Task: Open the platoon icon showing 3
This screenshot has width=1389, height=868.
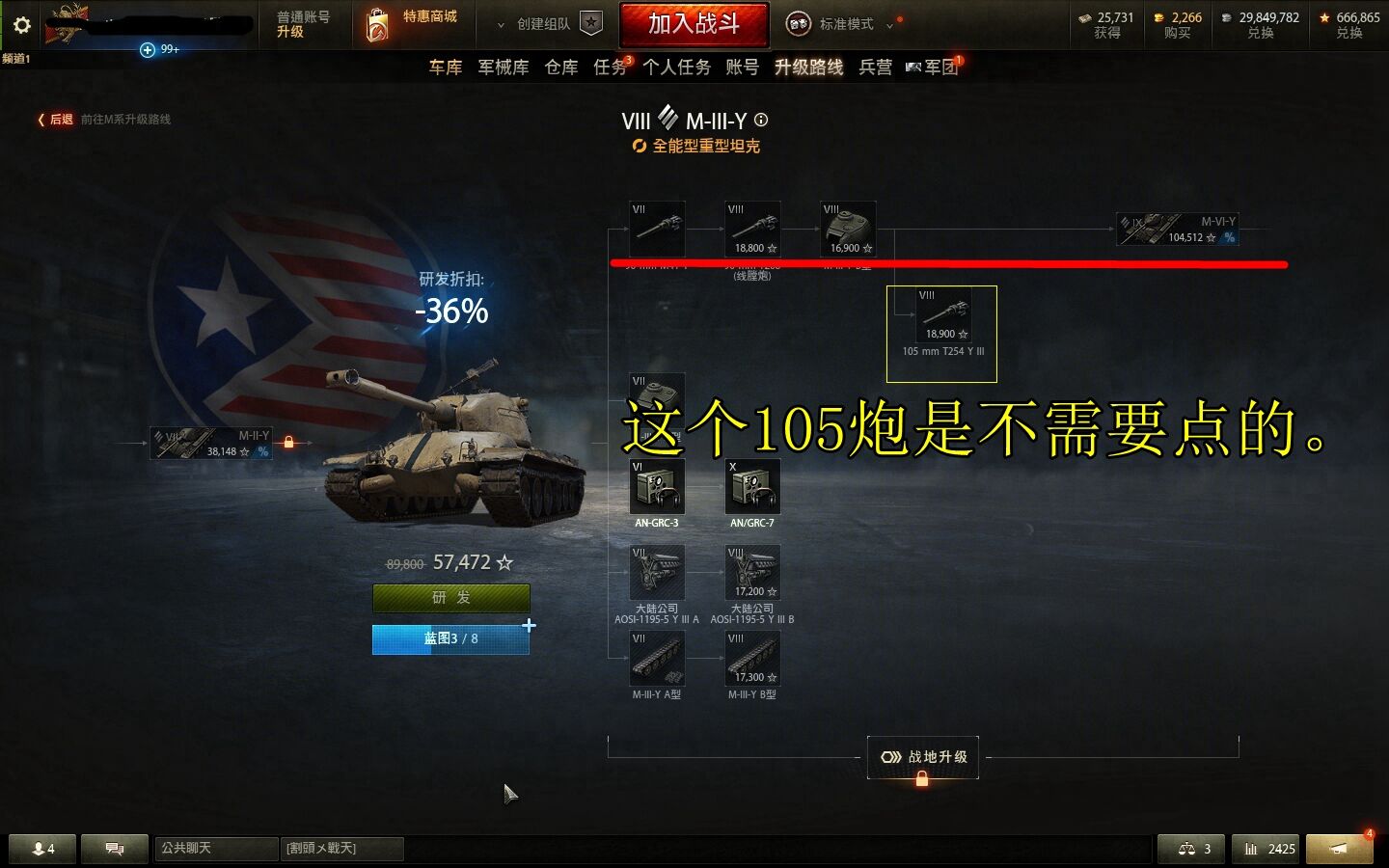Action: click(x=1191, y=849)
